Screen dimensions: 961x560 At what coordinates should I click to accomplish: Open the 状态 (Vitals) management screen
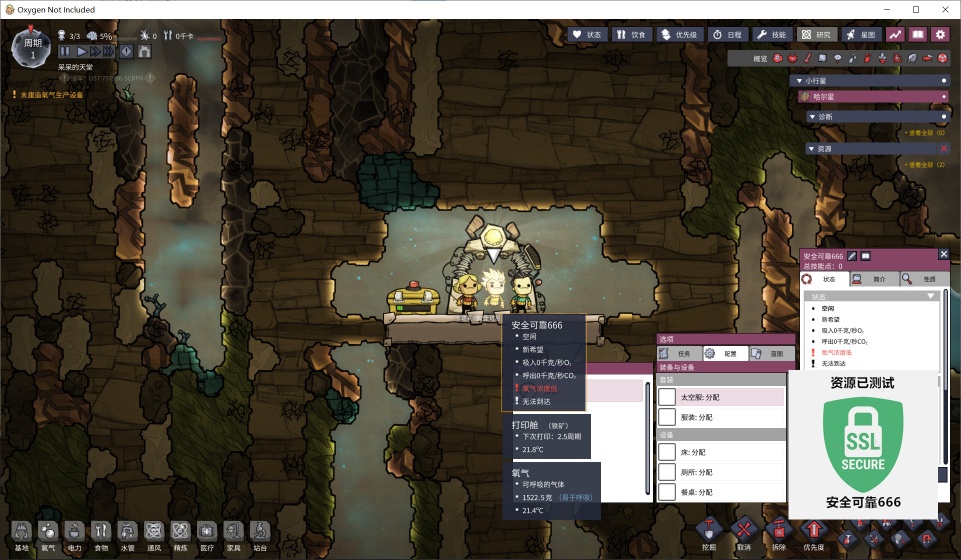click(x=587, y=34)
